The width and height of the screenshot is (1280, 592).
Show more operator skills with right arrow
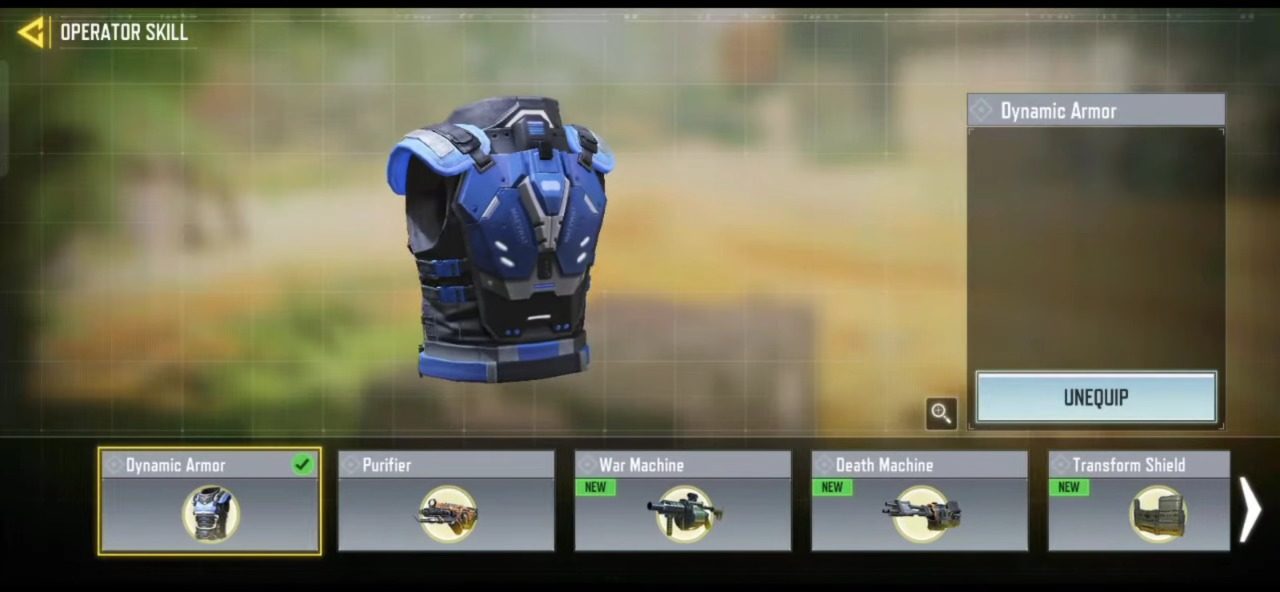(x=1250, y=509)
